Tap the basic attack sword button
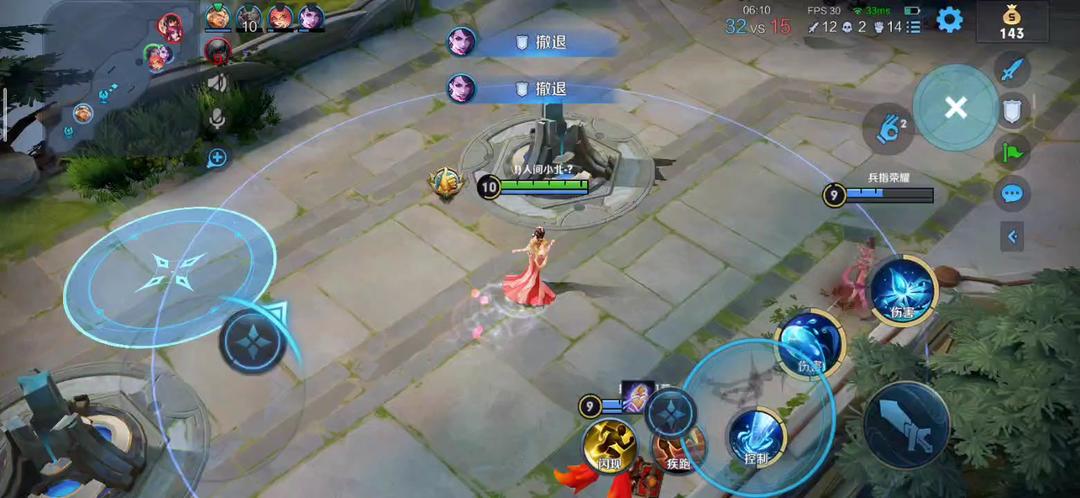Image resolution: width=1080 pixels, height=498 pixels. (906, 425)
